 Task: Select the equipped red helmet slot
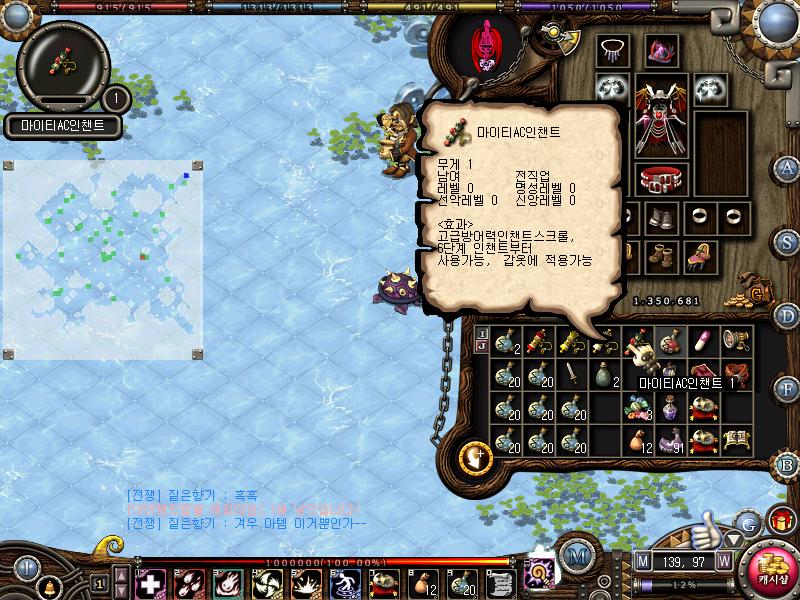tap(659, 51)
